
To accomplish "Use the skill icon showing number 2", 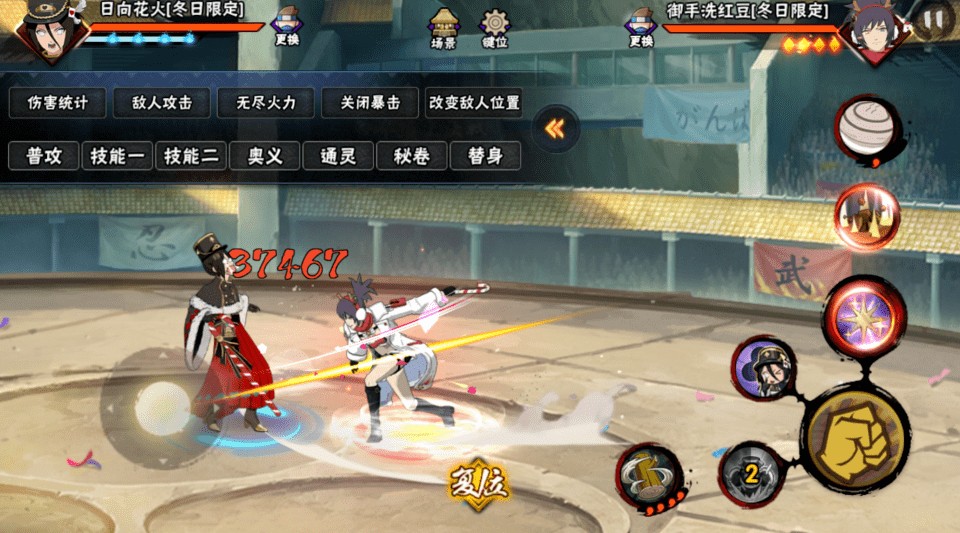I will pyautogui.click(x=752, y=470).
